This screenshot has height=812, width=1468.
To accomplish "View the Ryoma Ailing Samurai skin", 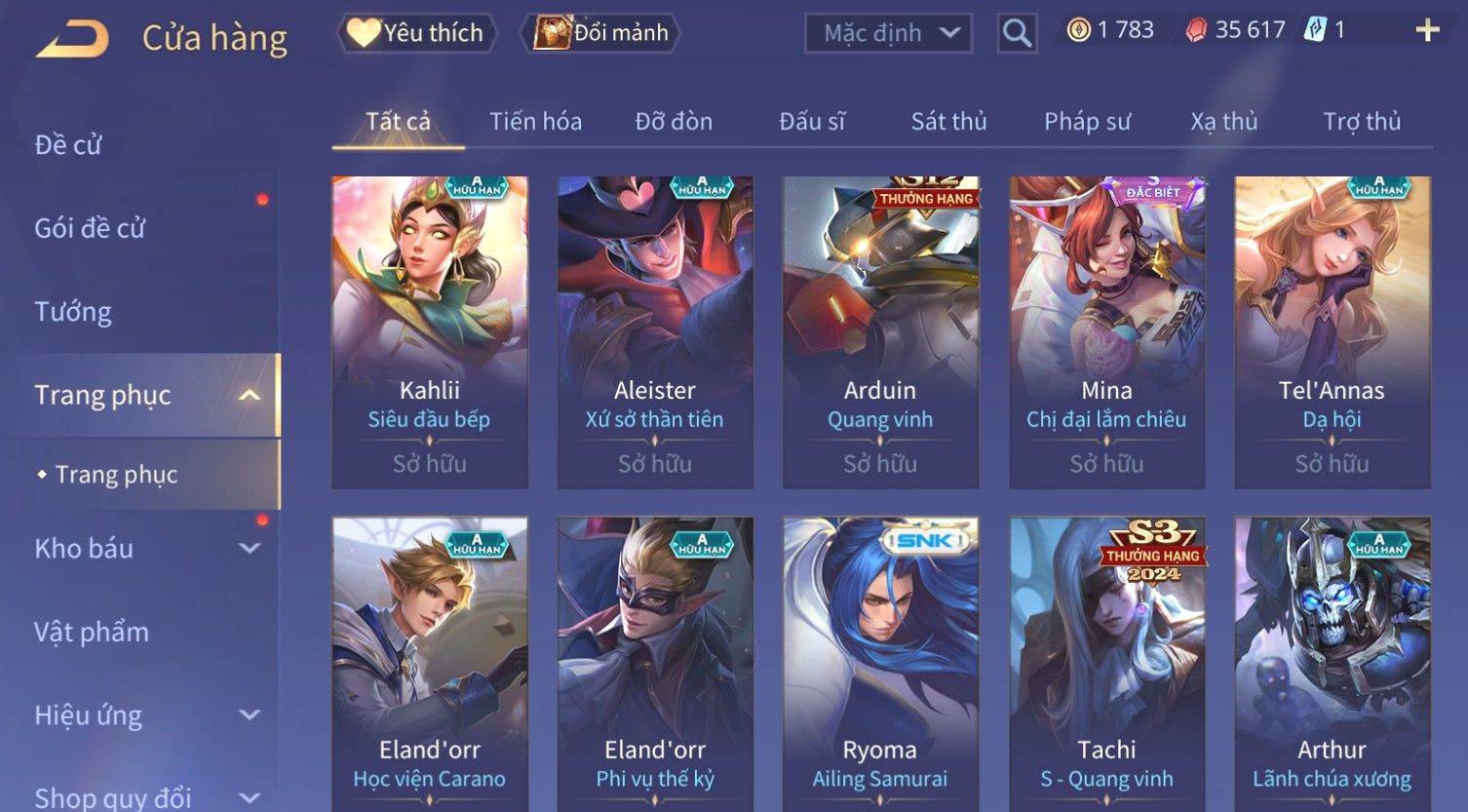I will [x=880, y=663].
